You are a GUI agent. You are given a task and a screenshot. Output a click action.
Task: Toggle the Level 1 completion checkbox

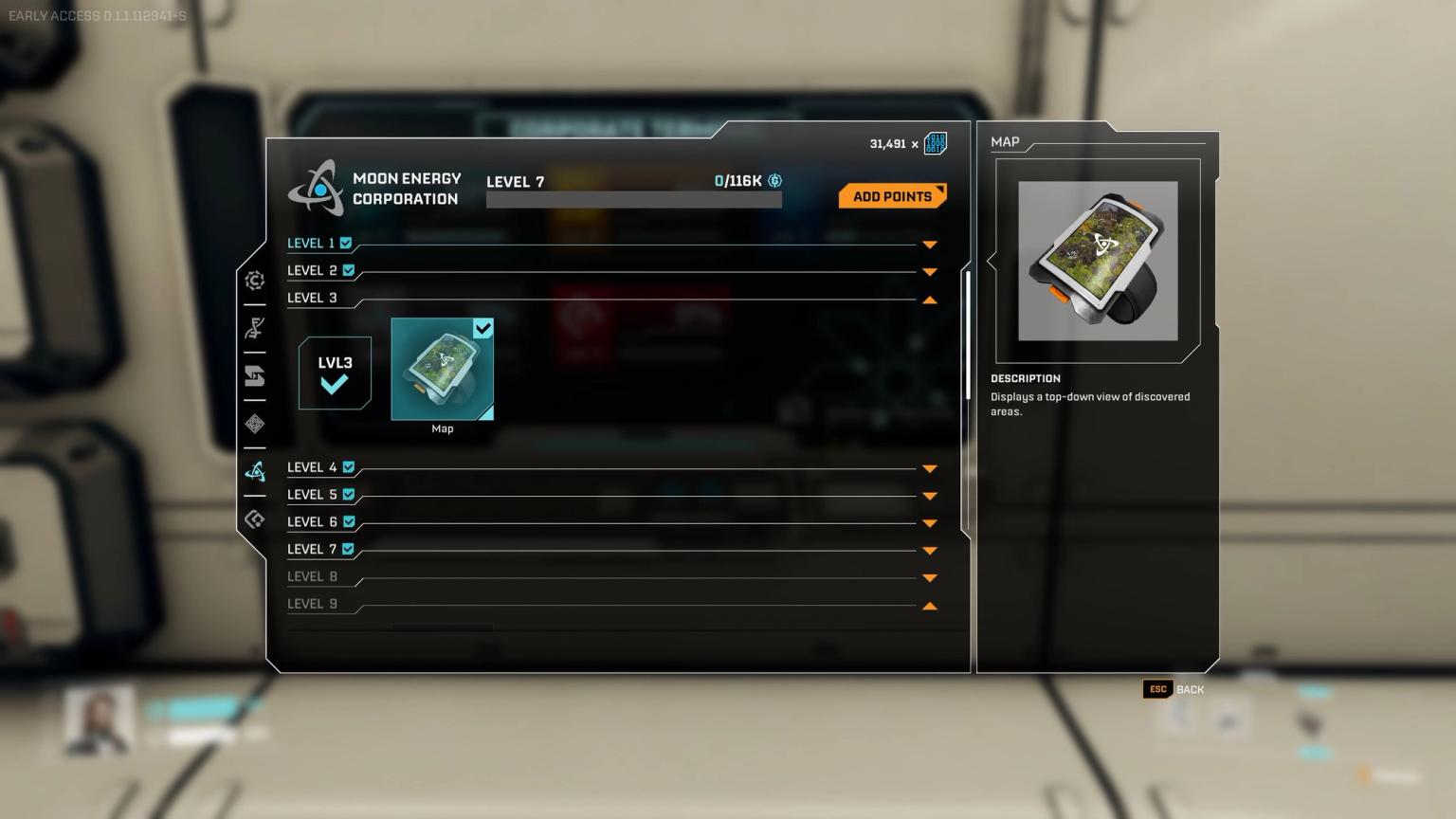(x=347, y=243)
